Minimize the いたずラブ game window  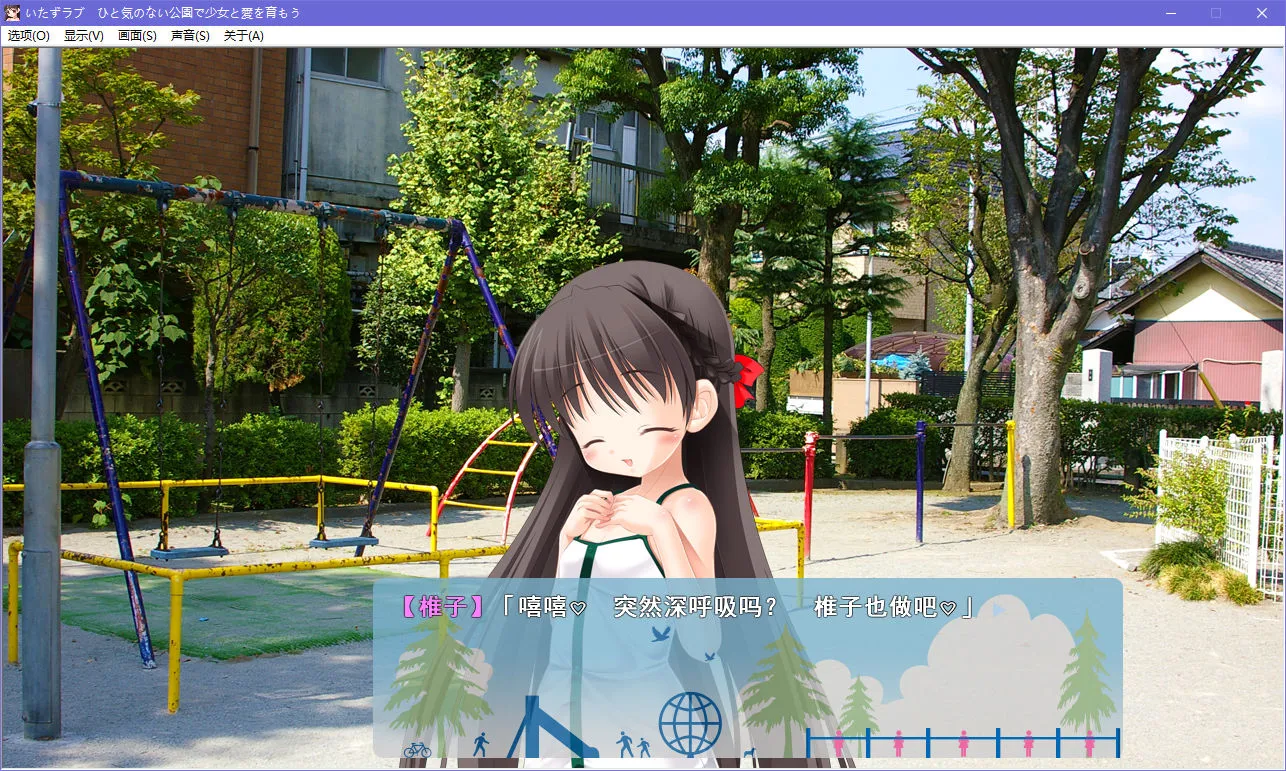1169,13
